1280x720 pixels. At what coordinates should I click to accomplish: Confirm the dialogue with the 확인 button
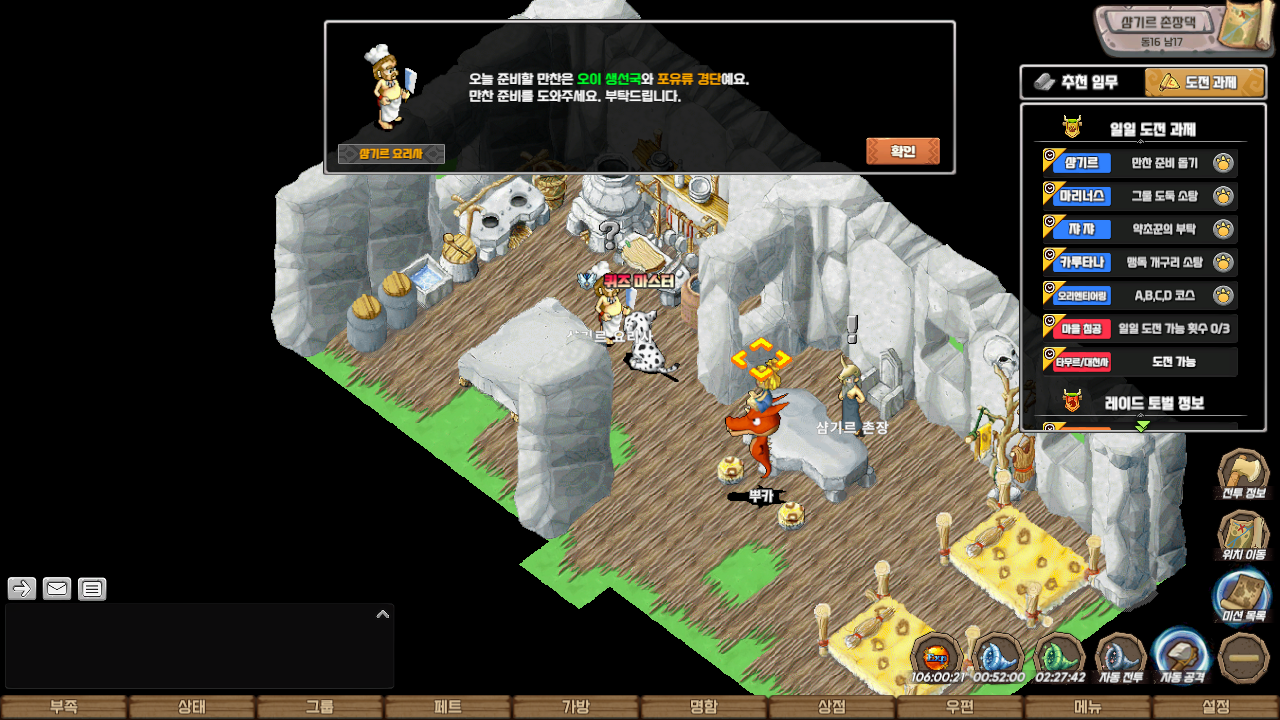click(902, 152)
